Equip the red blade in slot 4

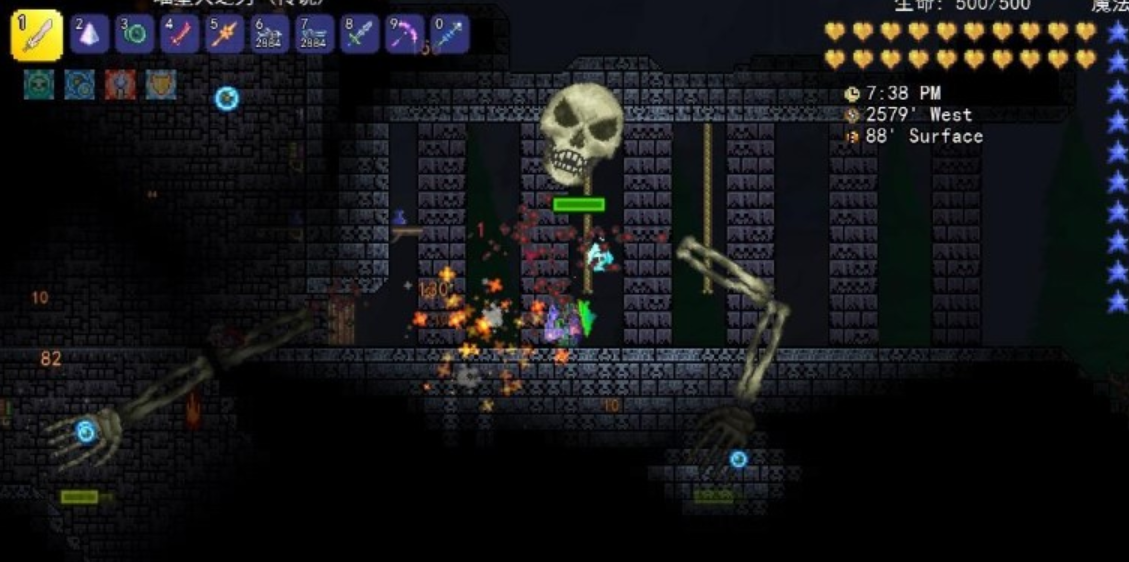coord(180,35)
